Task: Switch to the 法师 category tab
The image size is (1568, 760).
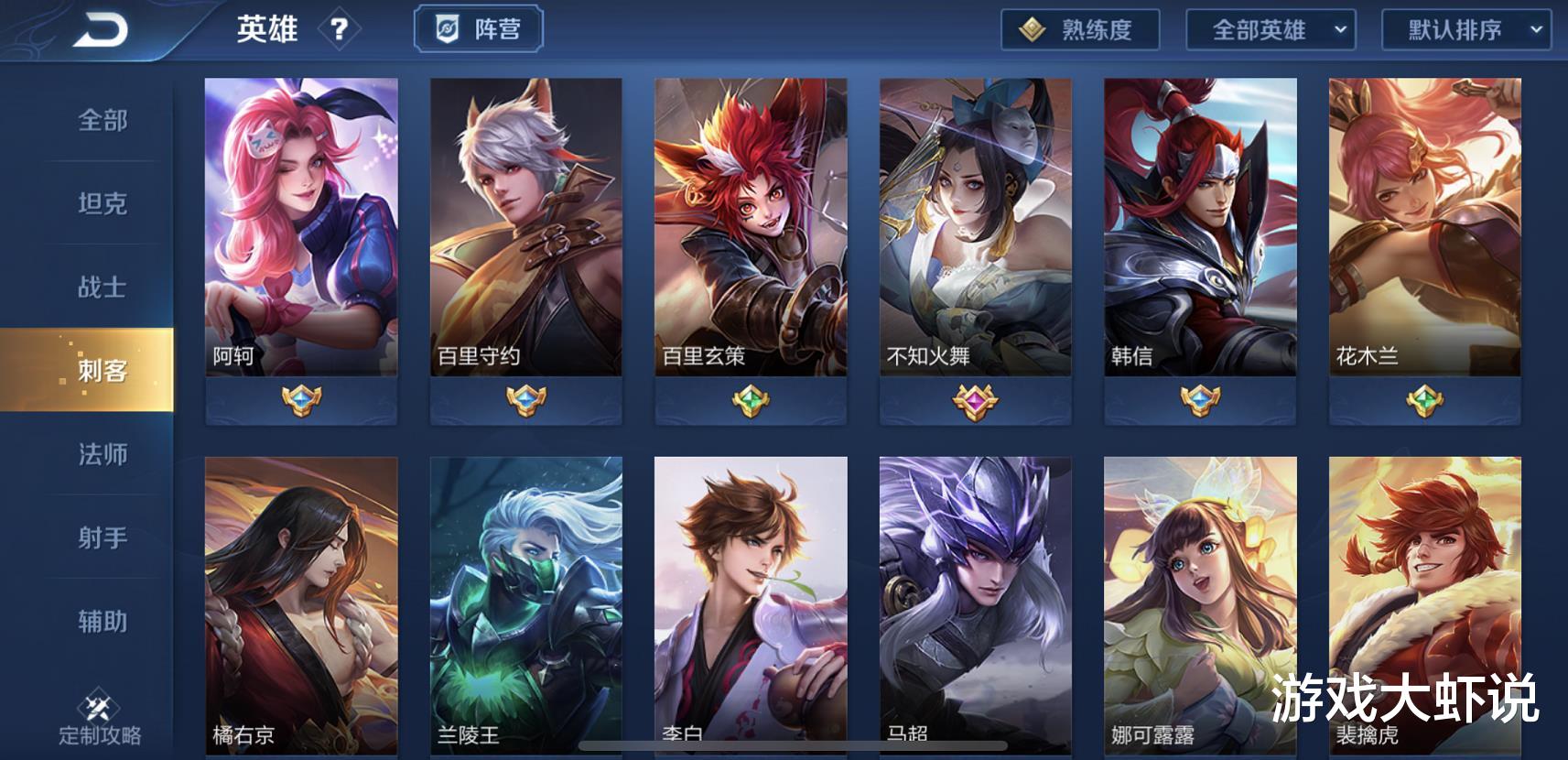Action: [x=101, y=455]
